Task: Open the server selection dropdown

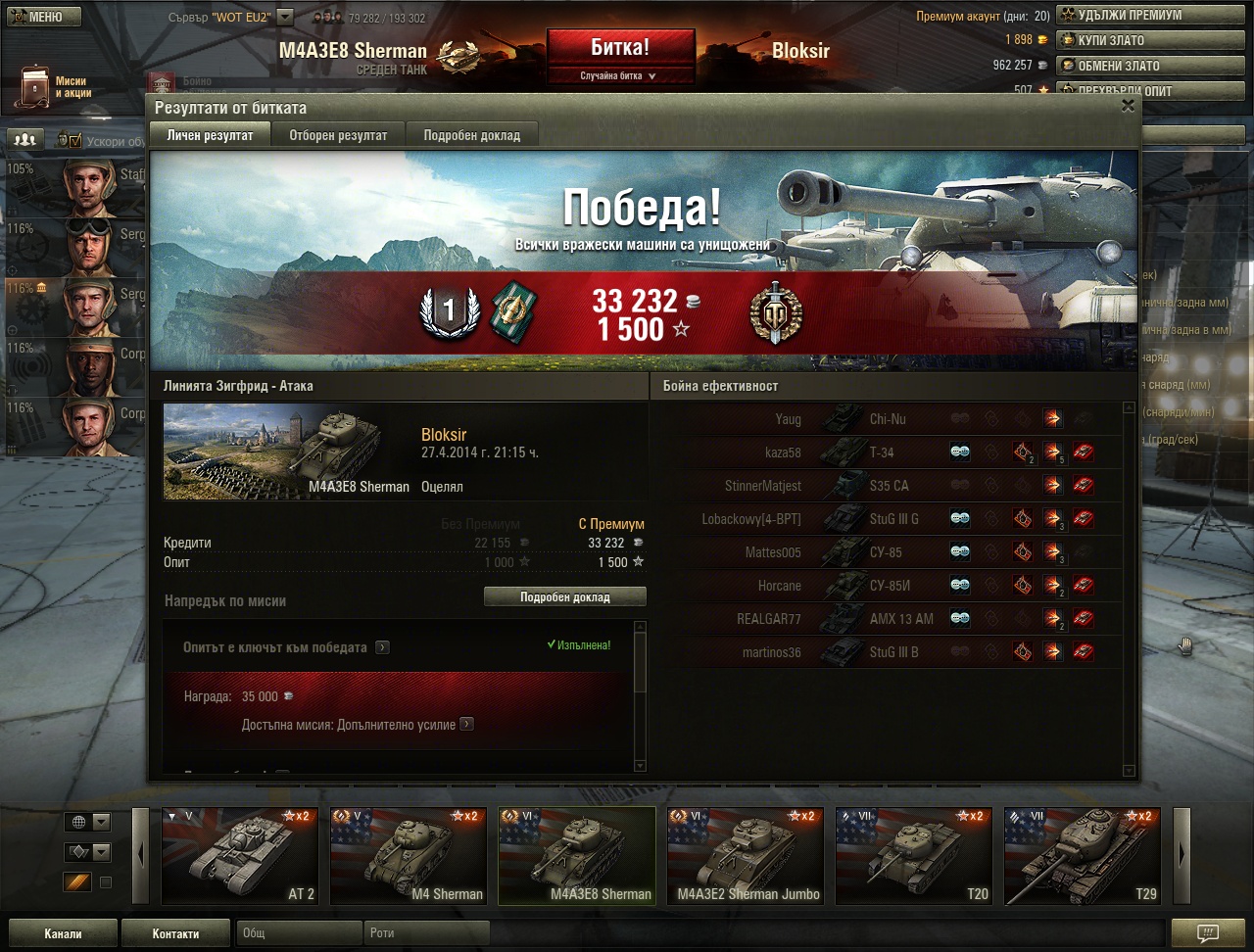Action: tap(285, 17)
